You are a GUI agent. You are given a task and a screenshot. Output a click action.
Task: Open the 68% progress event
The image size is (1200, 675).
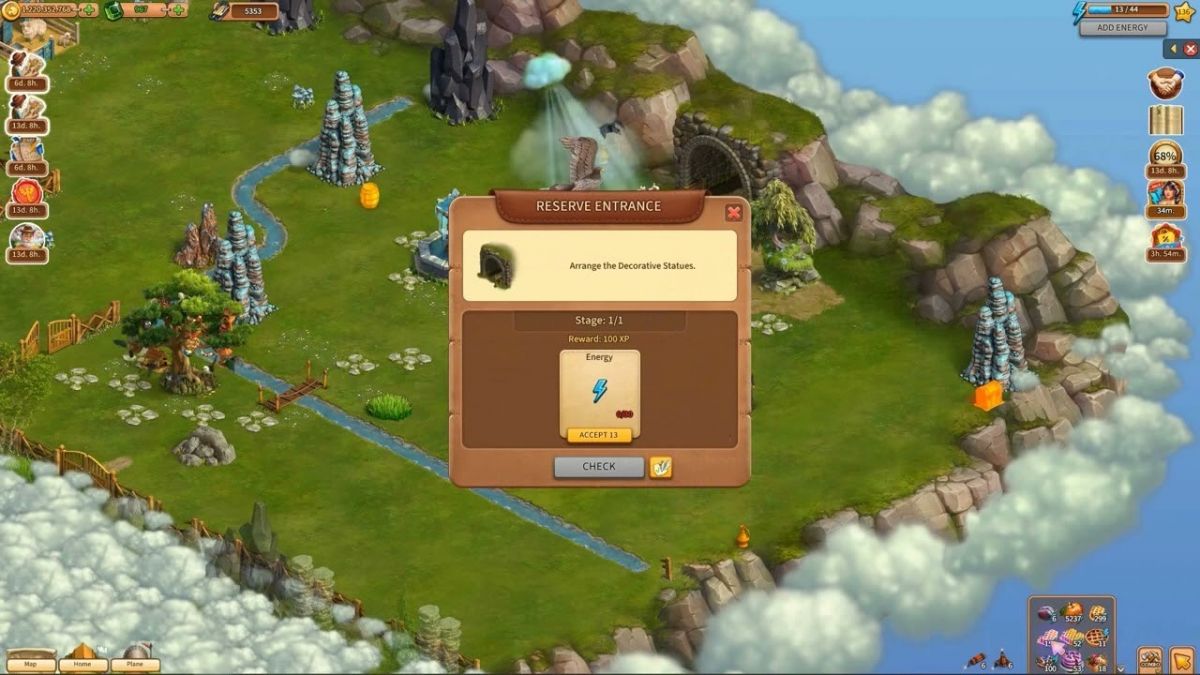pos(1165,156)
